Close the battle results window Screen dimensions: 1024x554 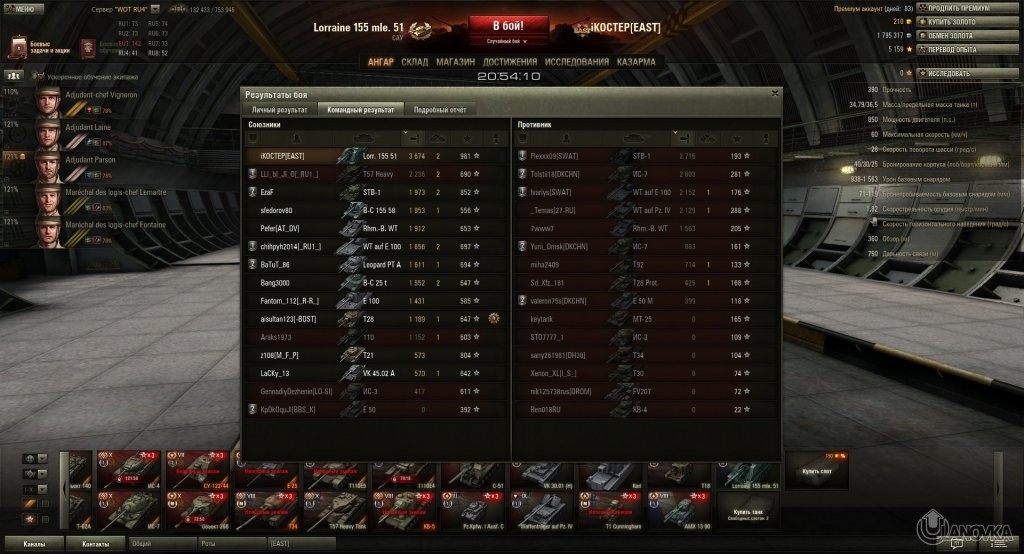pyautogui.click(x=775, y=92)
